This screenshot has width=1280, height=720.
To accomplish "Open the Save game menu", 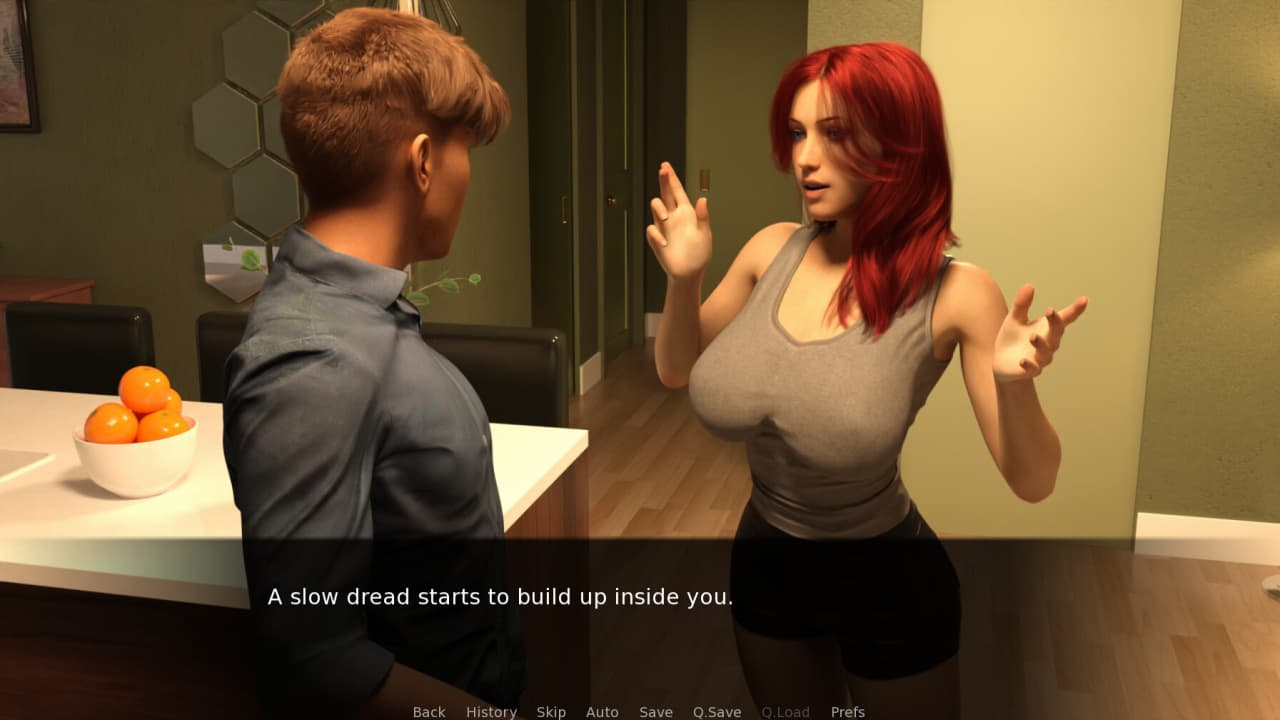I will [656, 712].
